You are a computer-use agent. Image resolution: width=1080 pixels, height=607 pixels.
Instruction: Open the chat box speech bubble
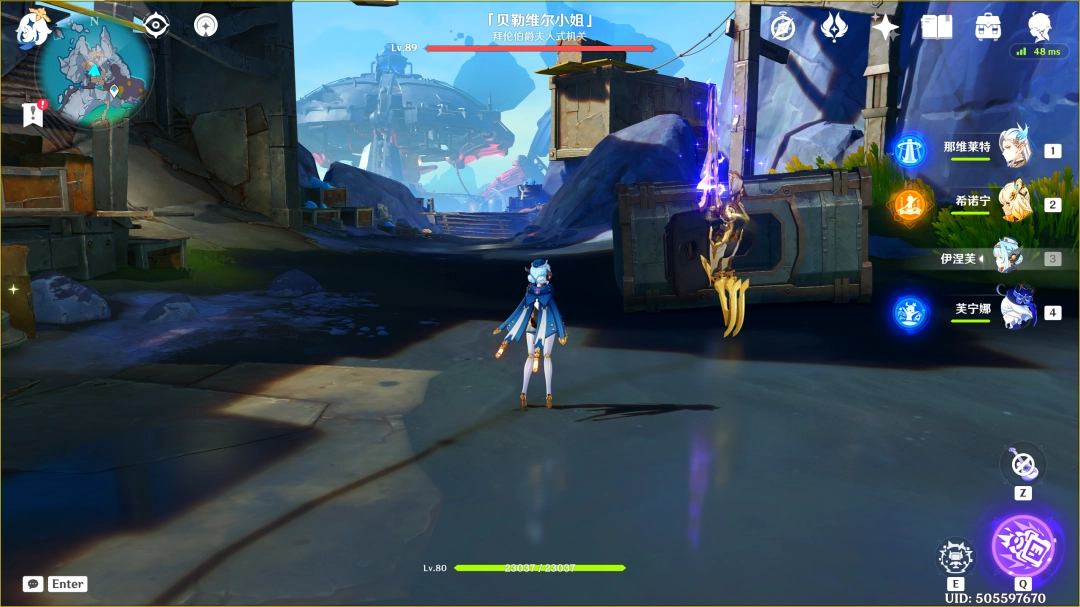[33, 584]
